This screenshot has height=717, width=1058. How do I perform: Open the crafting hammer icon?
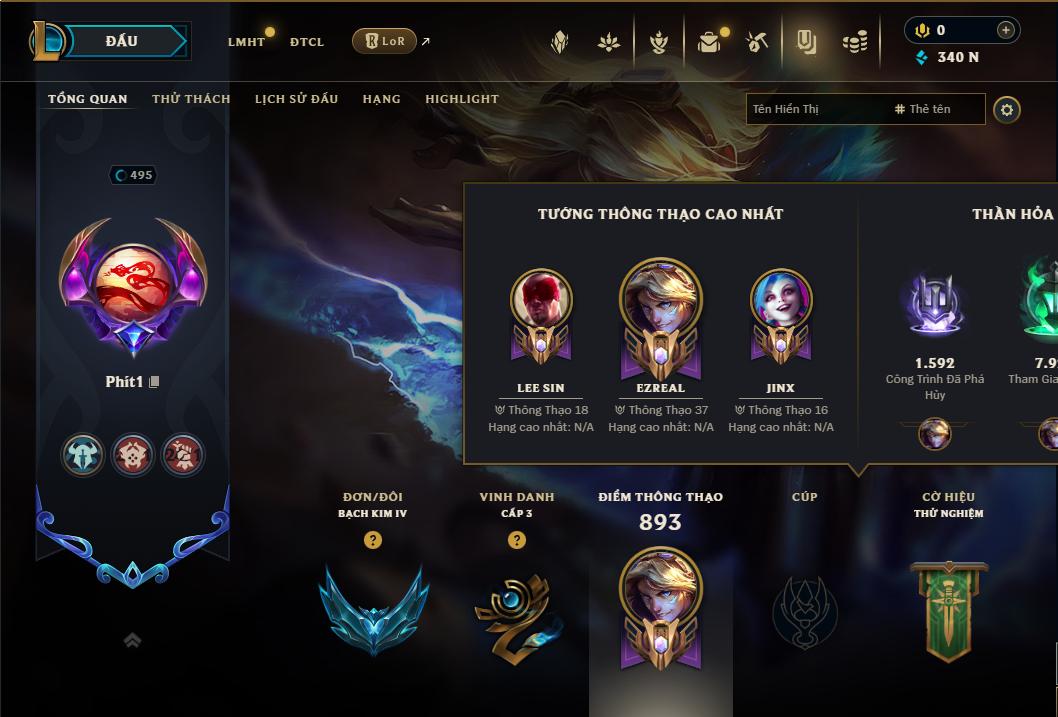coord(757,42)
